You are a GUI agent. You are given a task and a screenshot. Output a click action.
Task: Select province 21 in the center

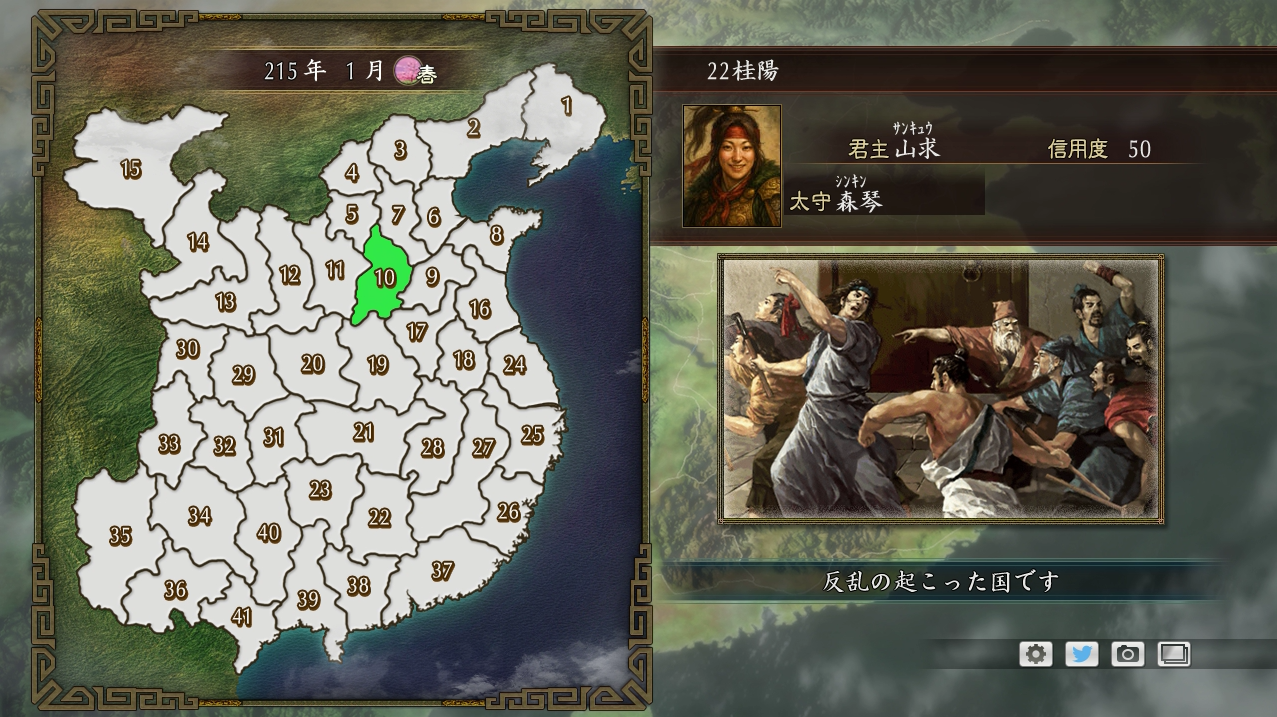[x=363, y=432]
